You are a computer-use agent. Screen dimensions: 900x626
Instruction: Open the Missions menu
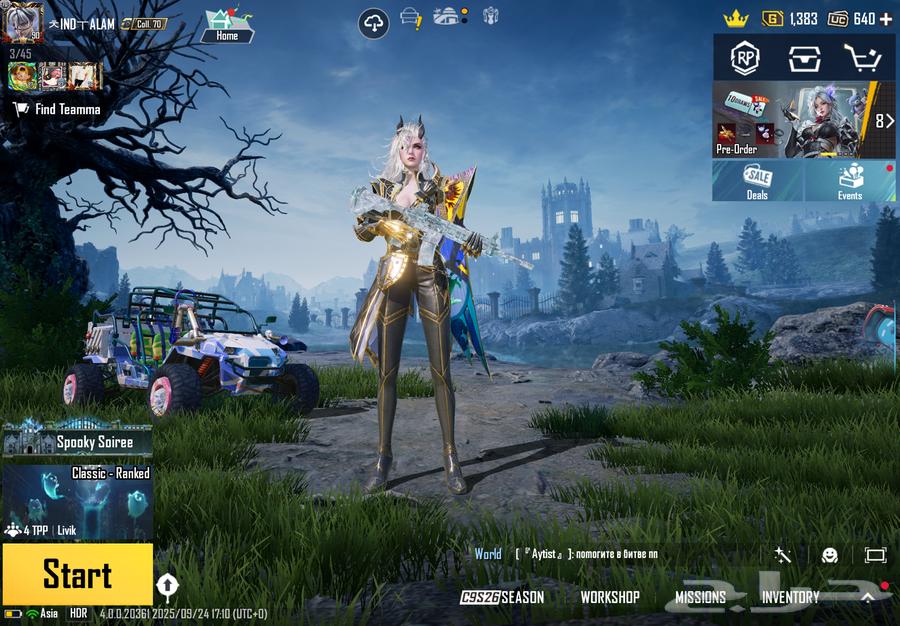(700, 597)
